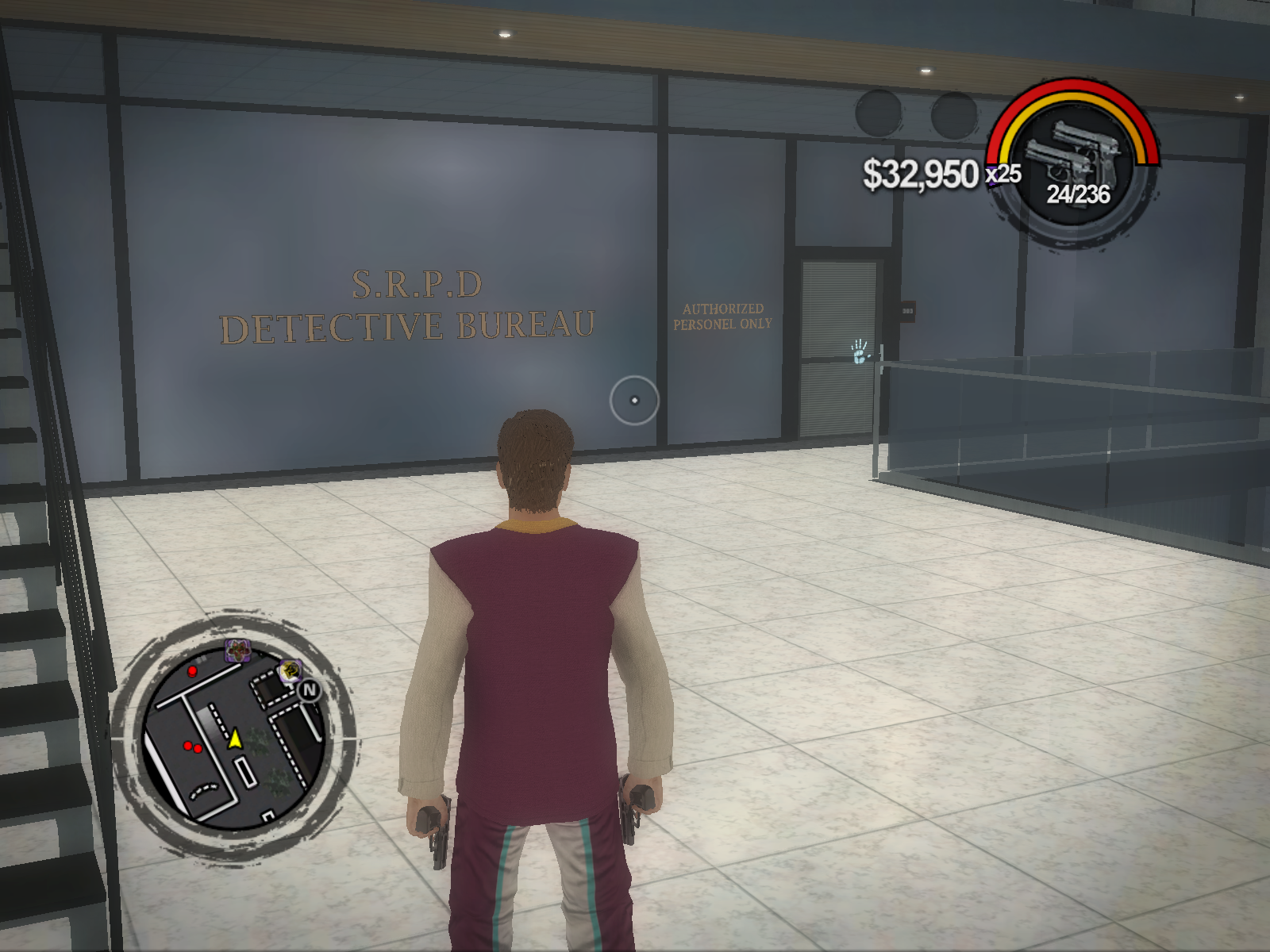Select the gold emblem minimap marker
The height and width of the screenshot is (952, 1270).
point(291,671)
